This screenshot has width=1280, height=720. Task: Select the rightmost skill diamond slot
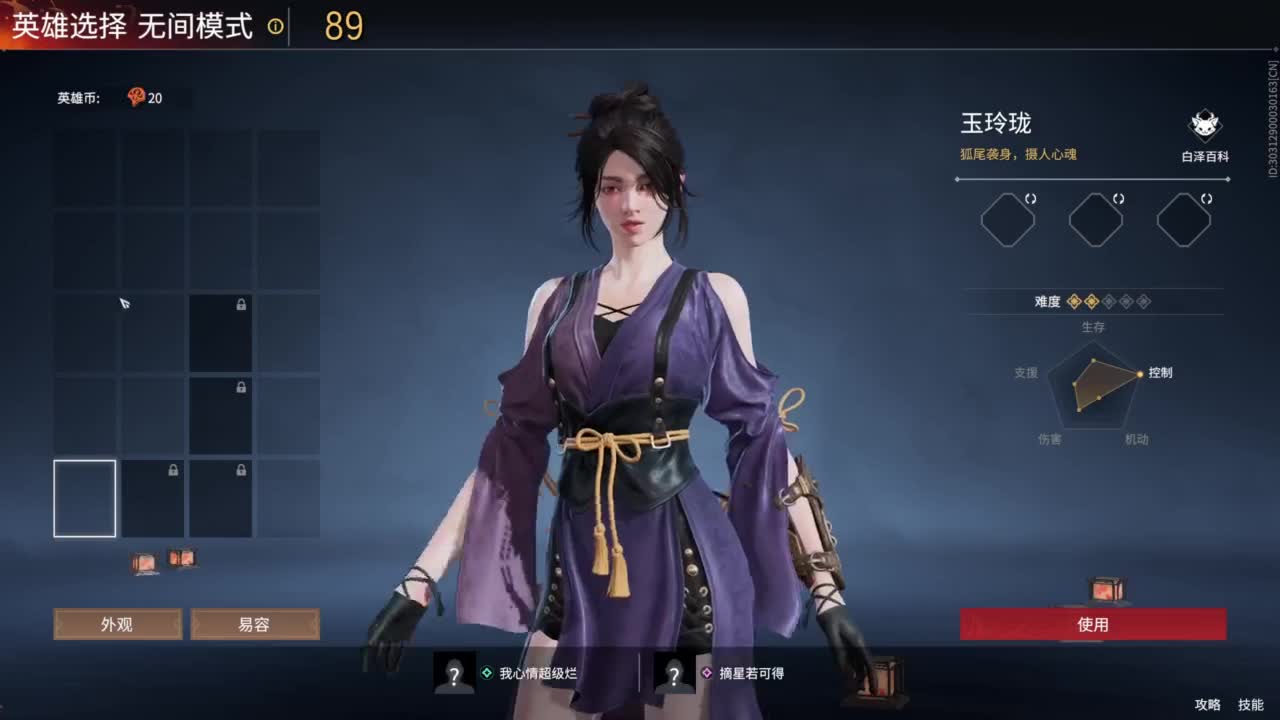[1183, 219]
